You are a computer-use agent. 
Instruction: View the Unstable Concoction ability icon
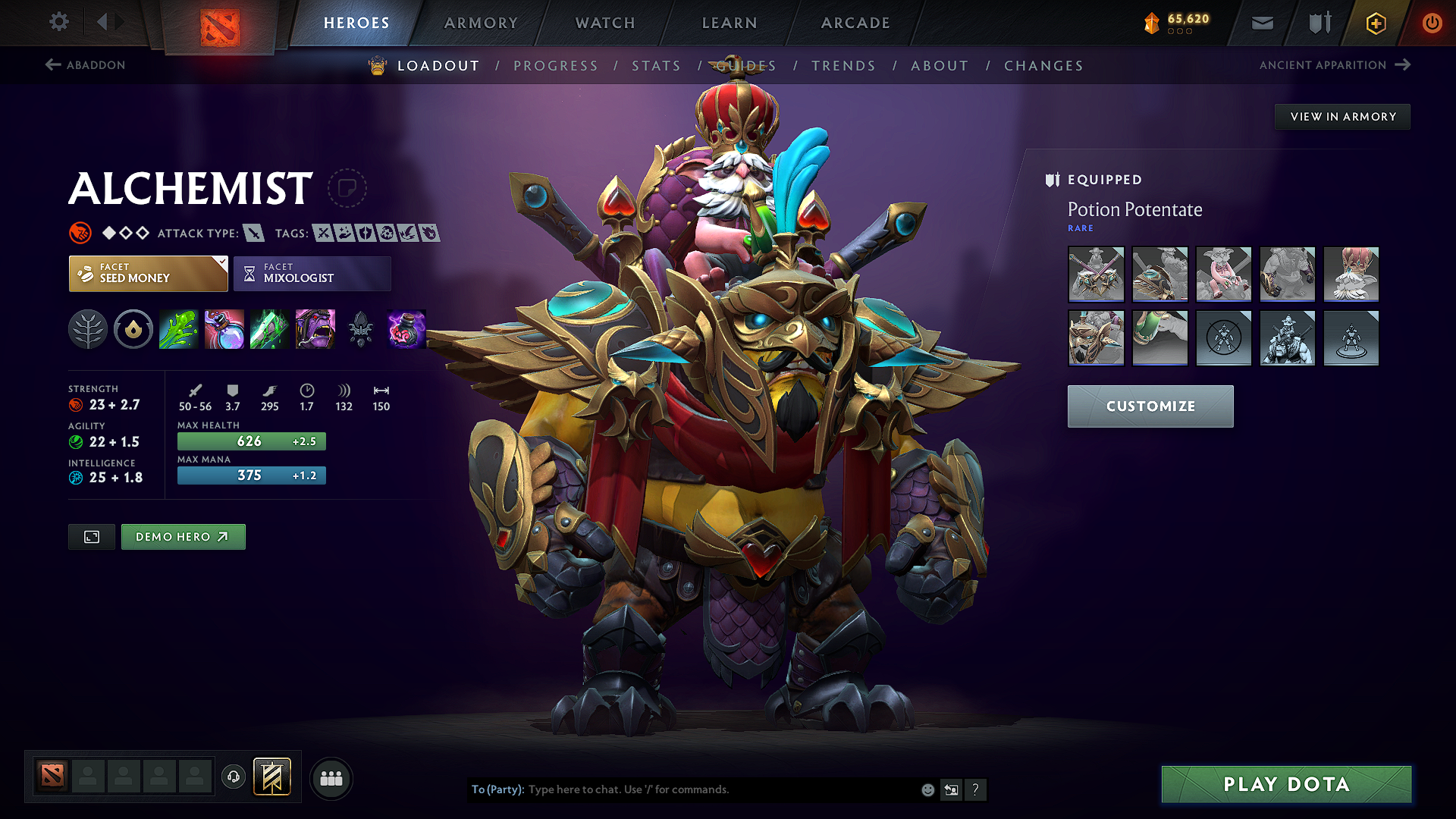[224, 329]
